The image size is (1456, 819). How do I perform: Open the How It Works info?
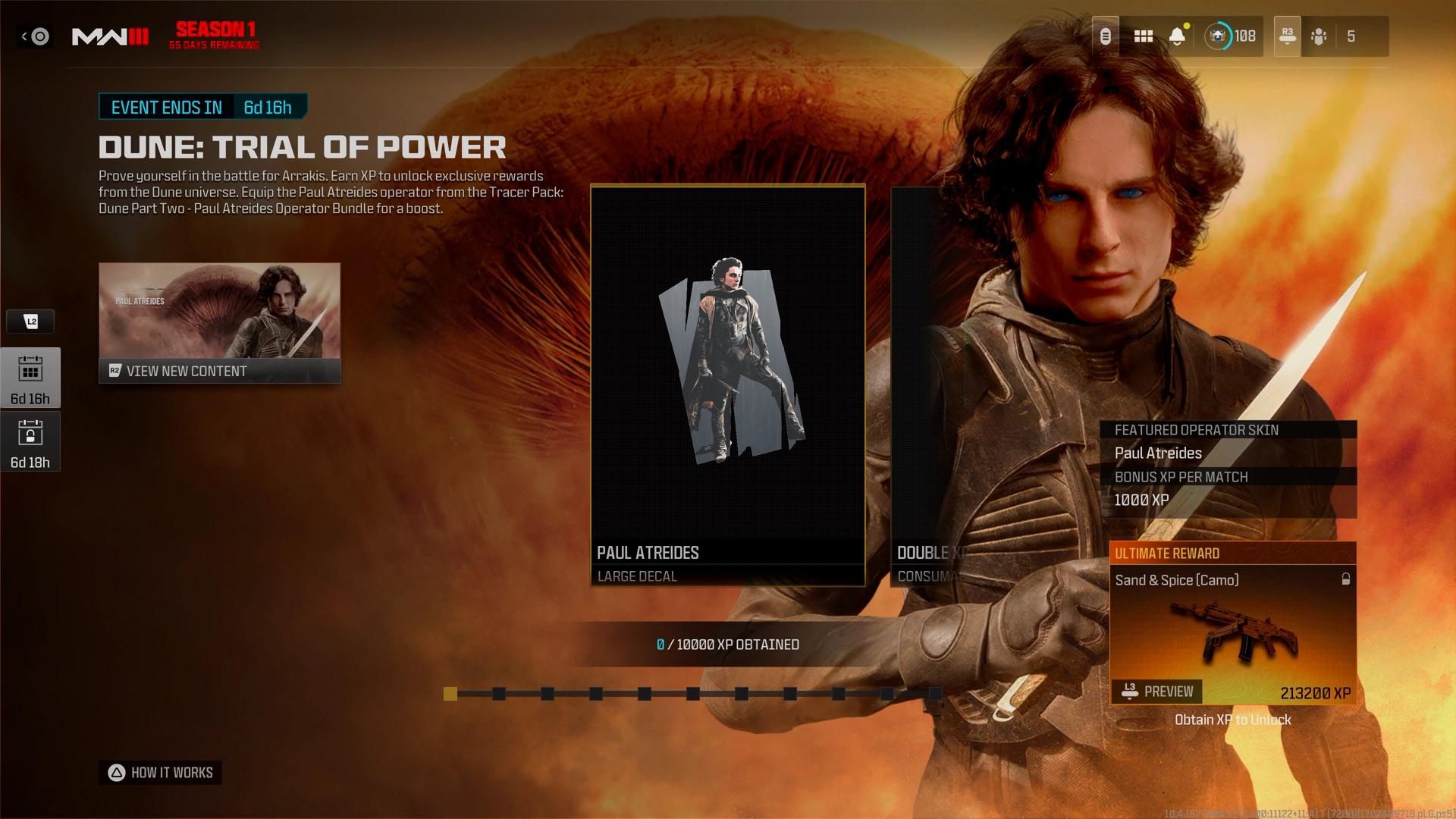click(160, 773)
